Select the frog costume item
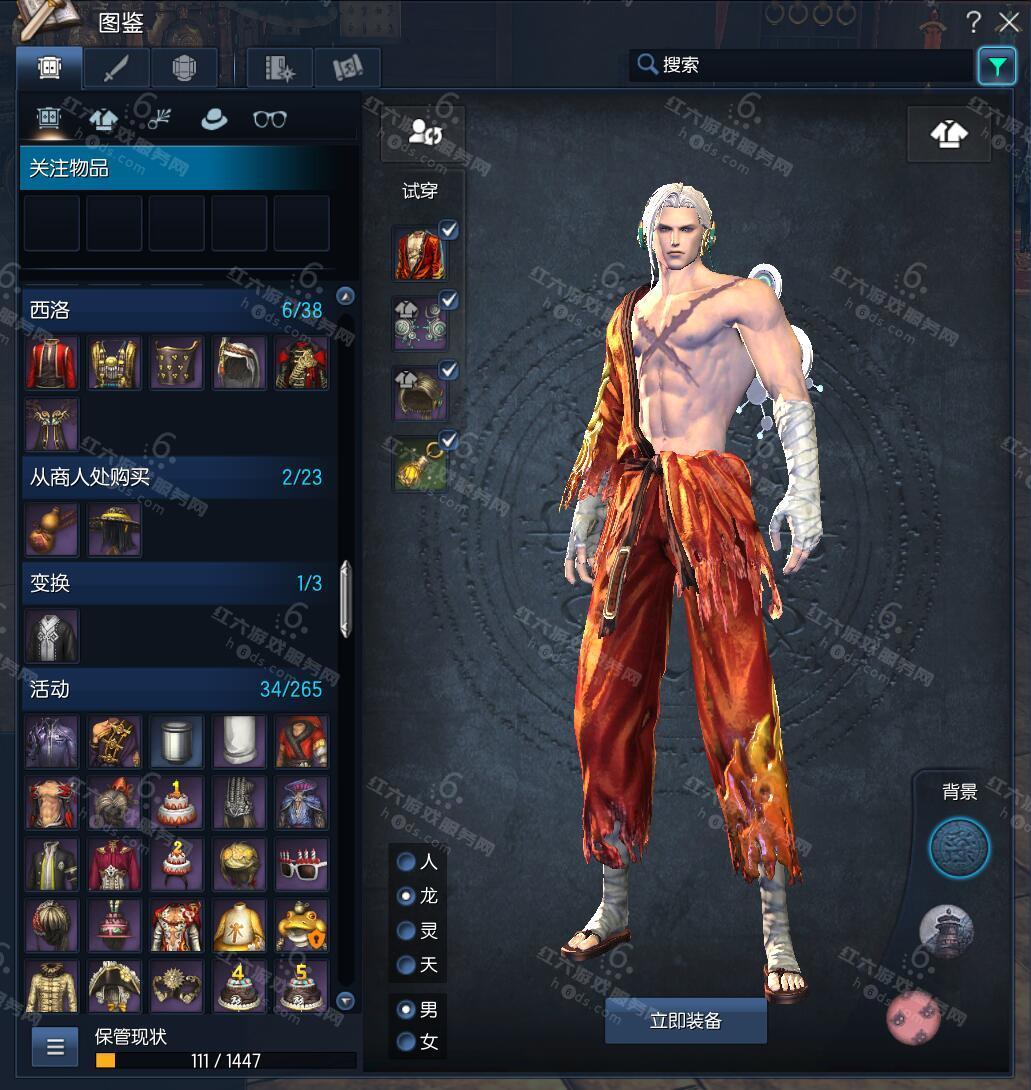Image resolution: width=1031 pixels, height=1090 pixels. coord(301,925)
